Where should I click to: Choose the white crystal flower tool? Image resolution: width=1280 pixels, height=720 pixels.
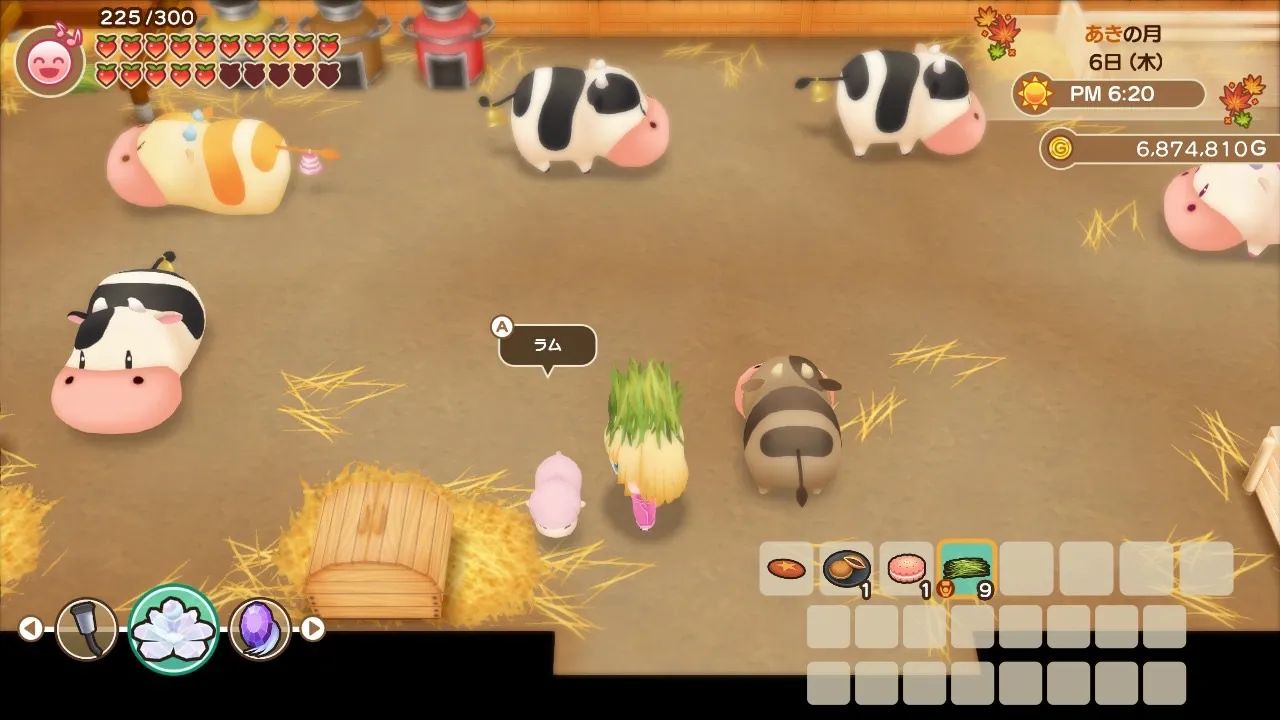pyautogui.click(x=174, y=629)
